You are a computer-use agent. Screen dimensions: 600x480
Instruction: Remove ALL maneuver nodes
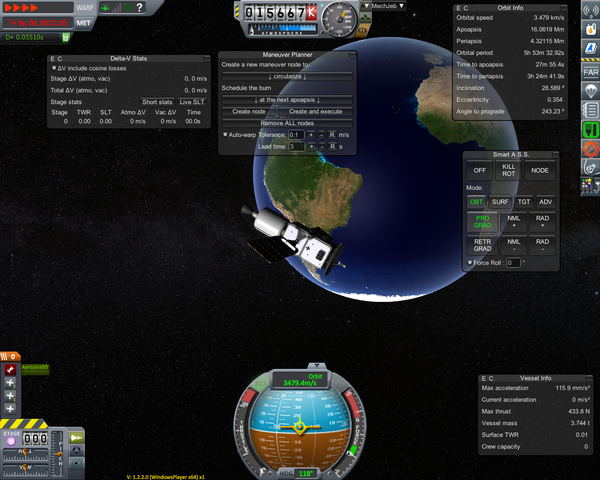tap(288, 122)
